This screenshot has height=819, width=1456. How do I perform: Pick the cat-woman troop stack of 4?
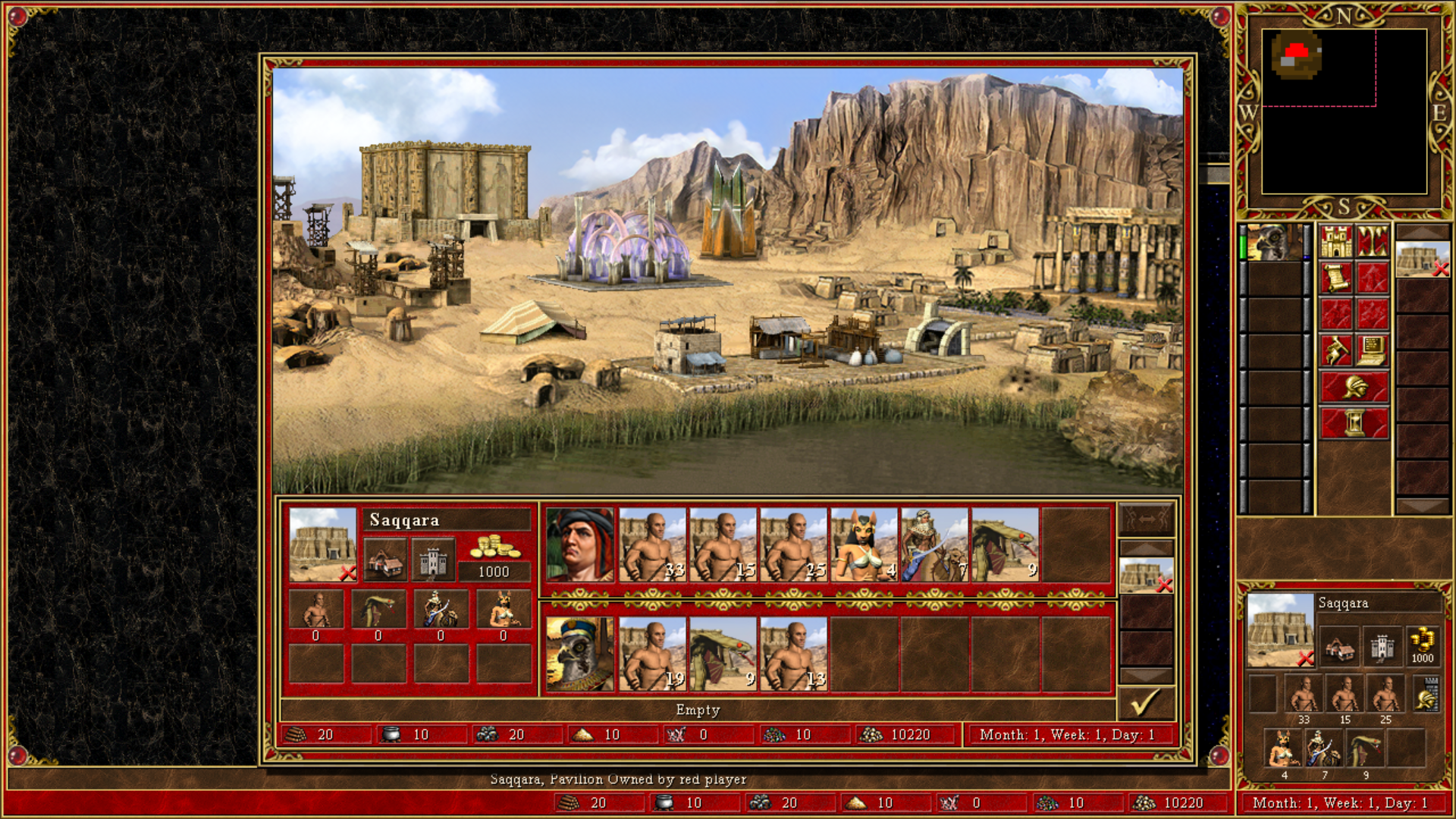click(x=864, y=545)
